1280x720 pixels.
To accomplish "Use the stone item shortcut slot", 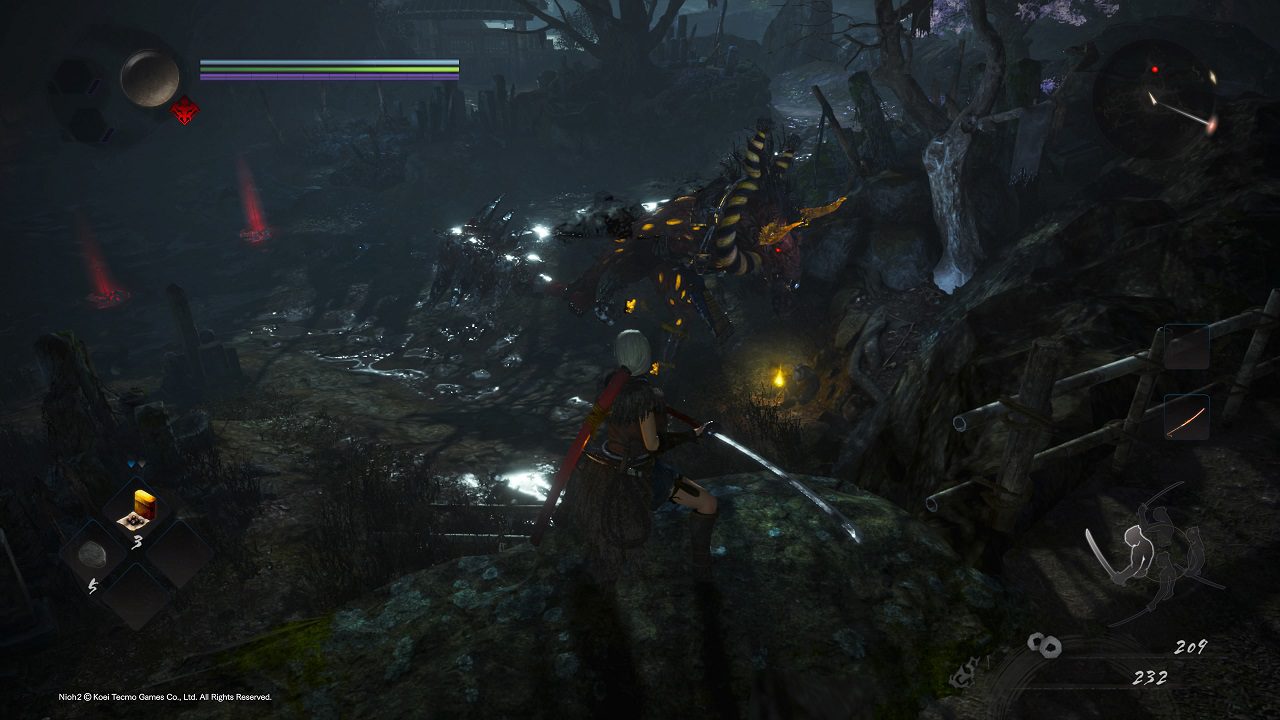I will pos(94,554).
